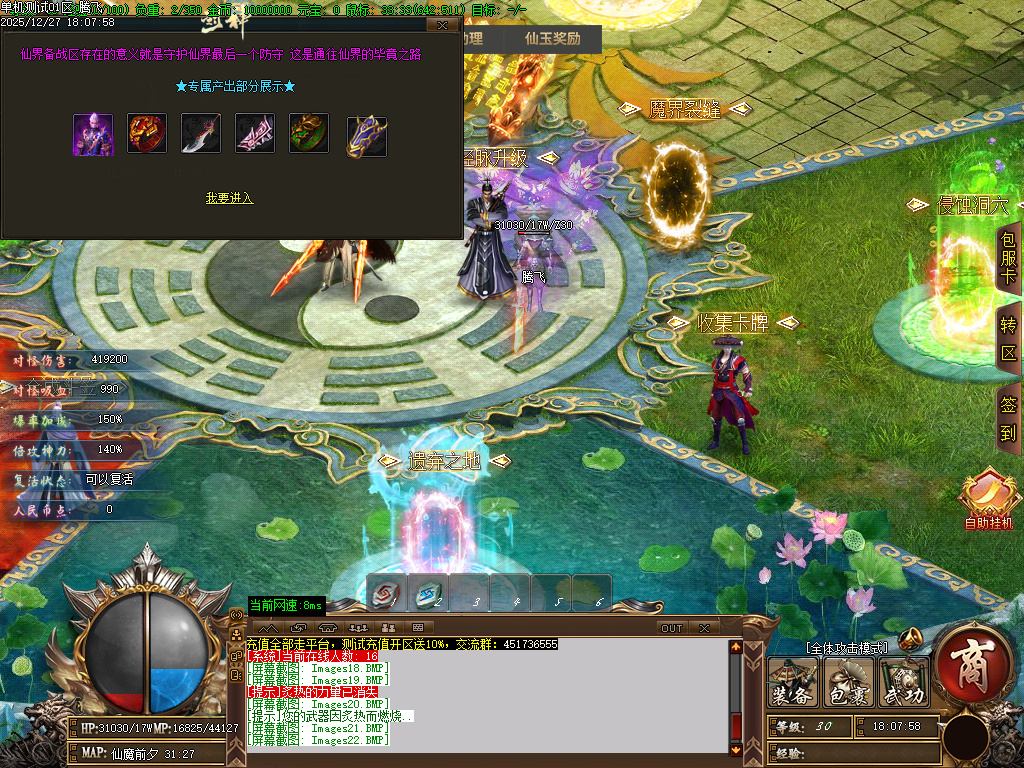This screenshot has height=768, width=1024.
Task: Use the blue skill in hotbar slot 2
Action: click(x=429, y=593)
